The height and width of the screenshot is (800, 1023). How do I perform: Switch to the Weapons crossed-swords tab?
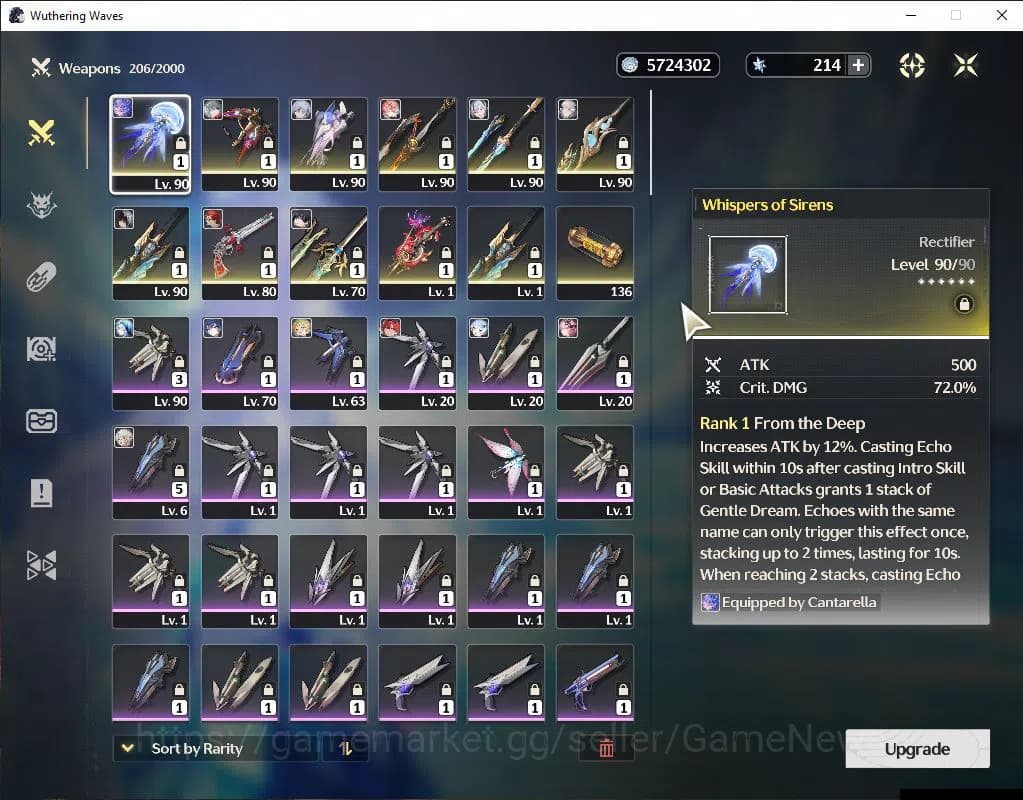tap(41, 133)
